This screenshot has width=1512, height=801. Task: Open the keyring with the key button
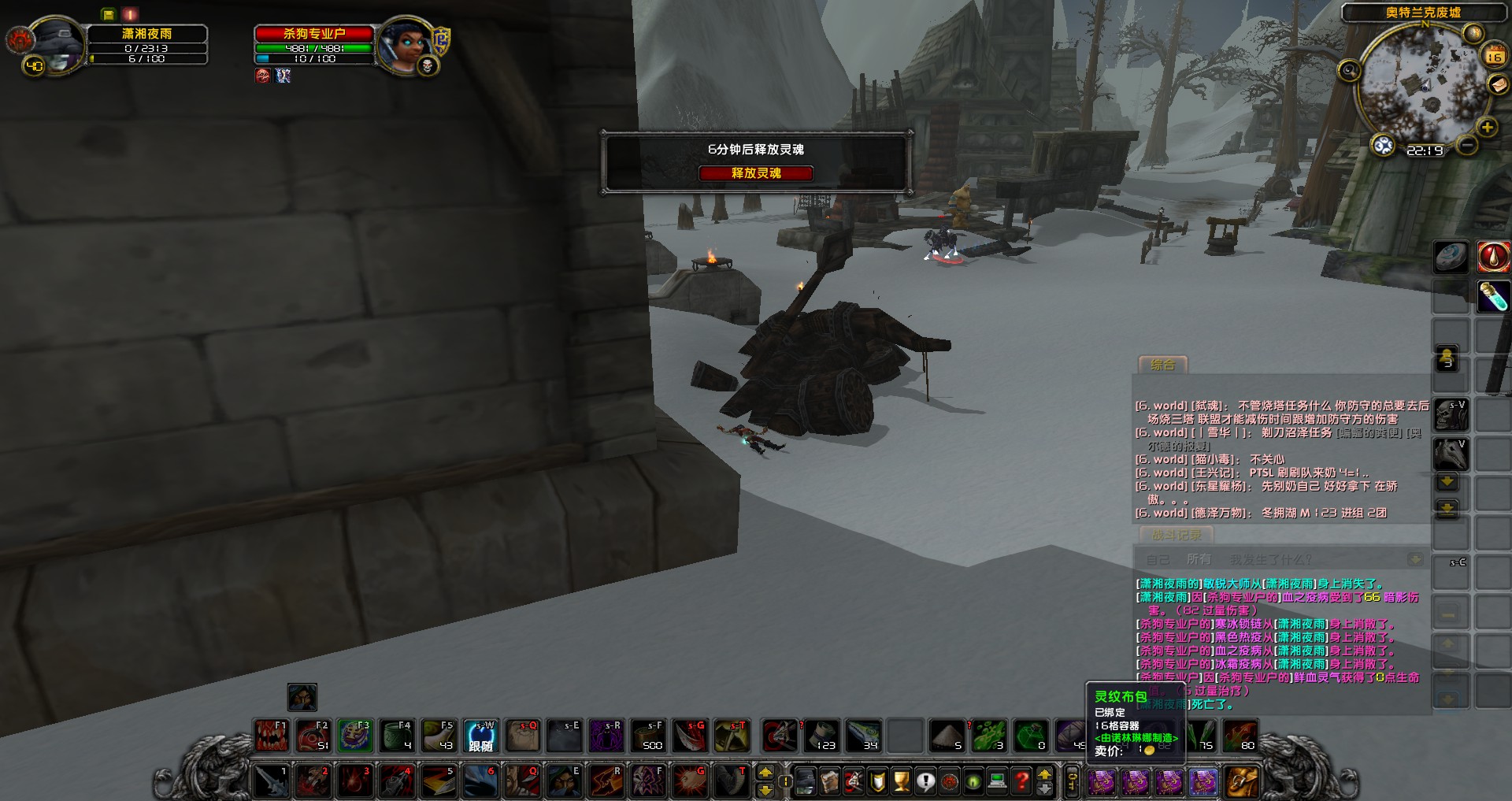pyautogui.click(x=1072, y=781)
